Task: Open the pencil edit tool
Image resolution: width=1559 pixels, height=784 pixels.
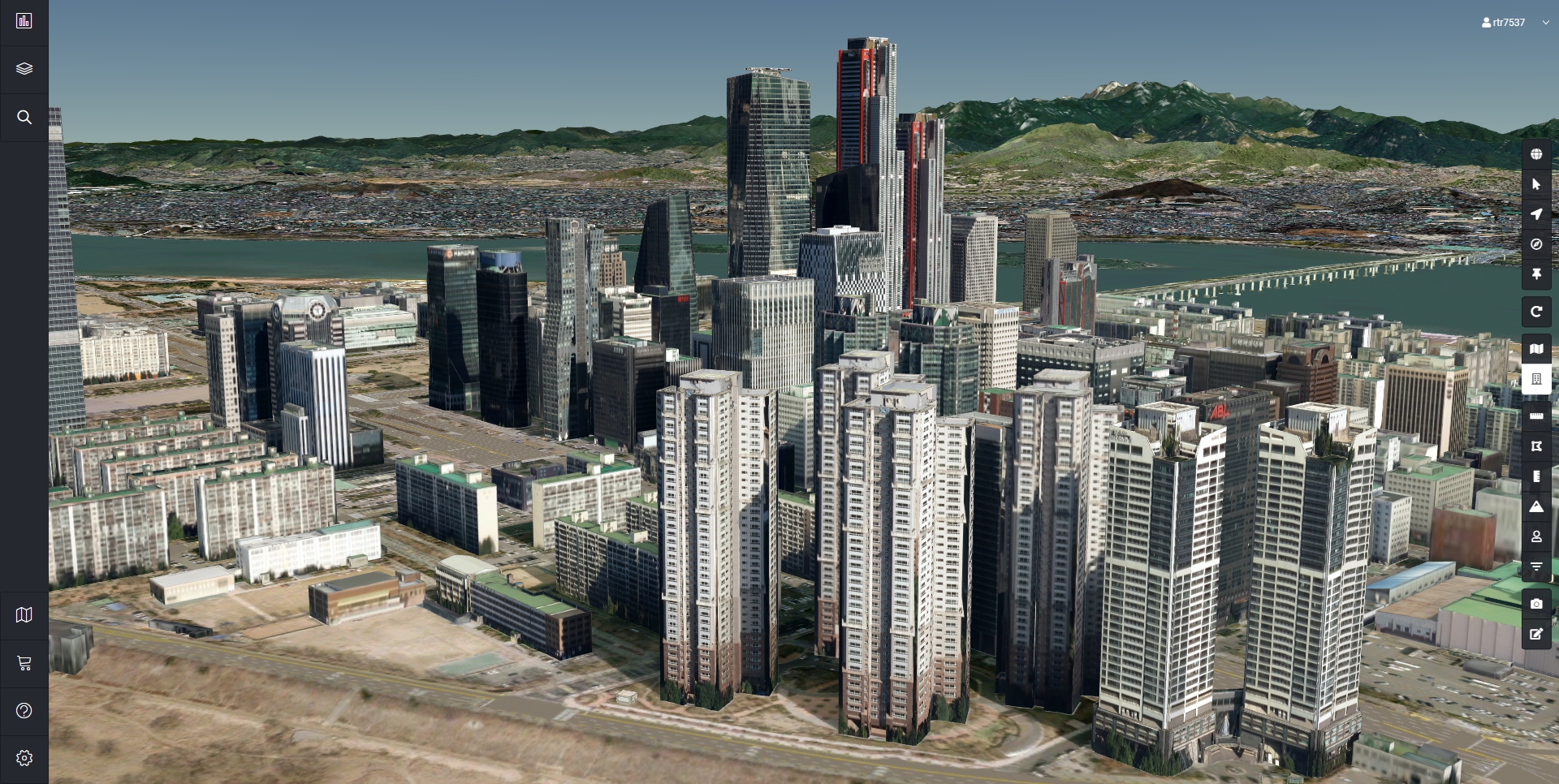Action: [1536, 634]
